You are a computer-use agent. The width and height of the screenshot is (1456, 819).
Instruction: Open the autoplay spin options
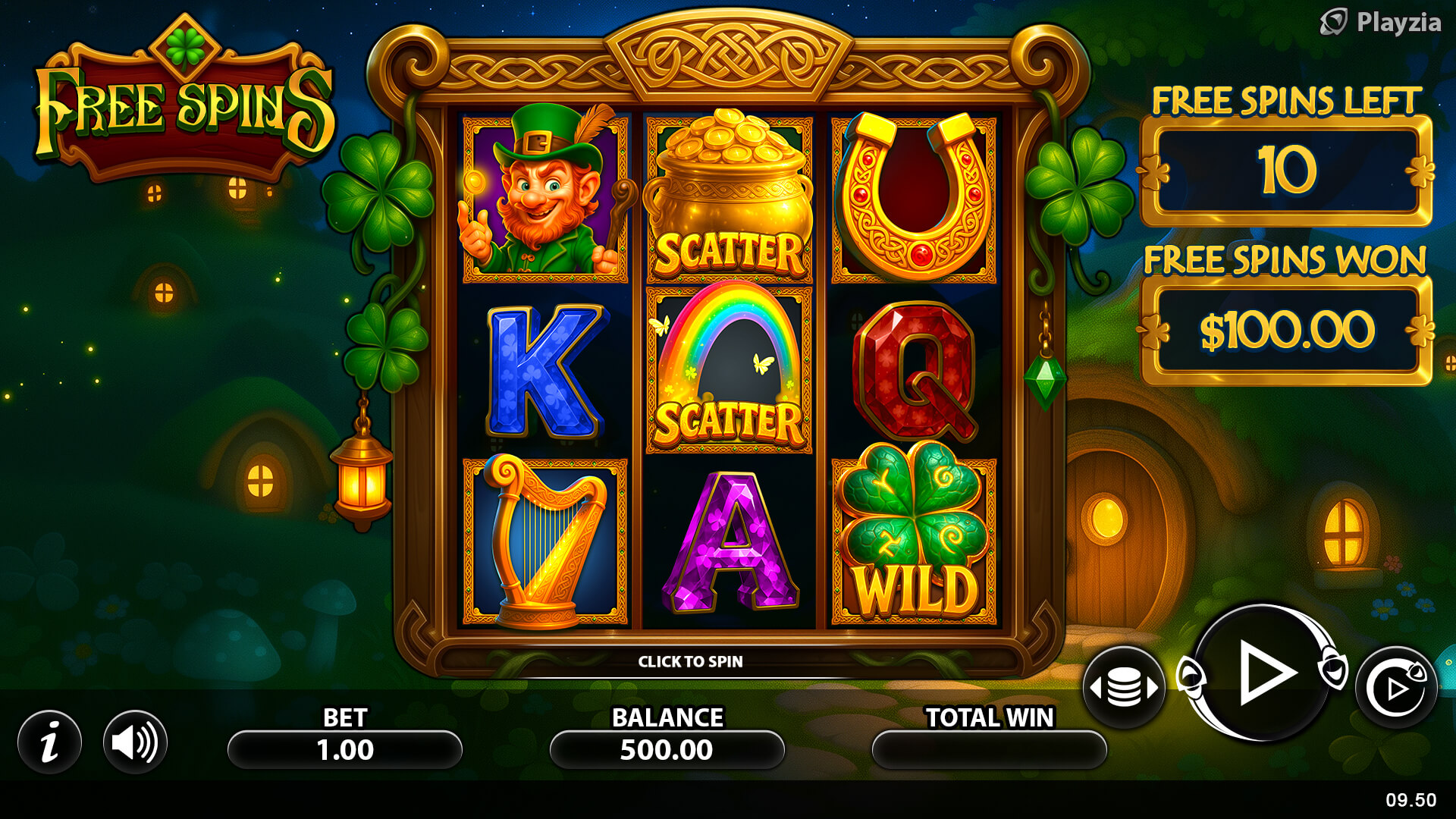[x=1396, y=688]
